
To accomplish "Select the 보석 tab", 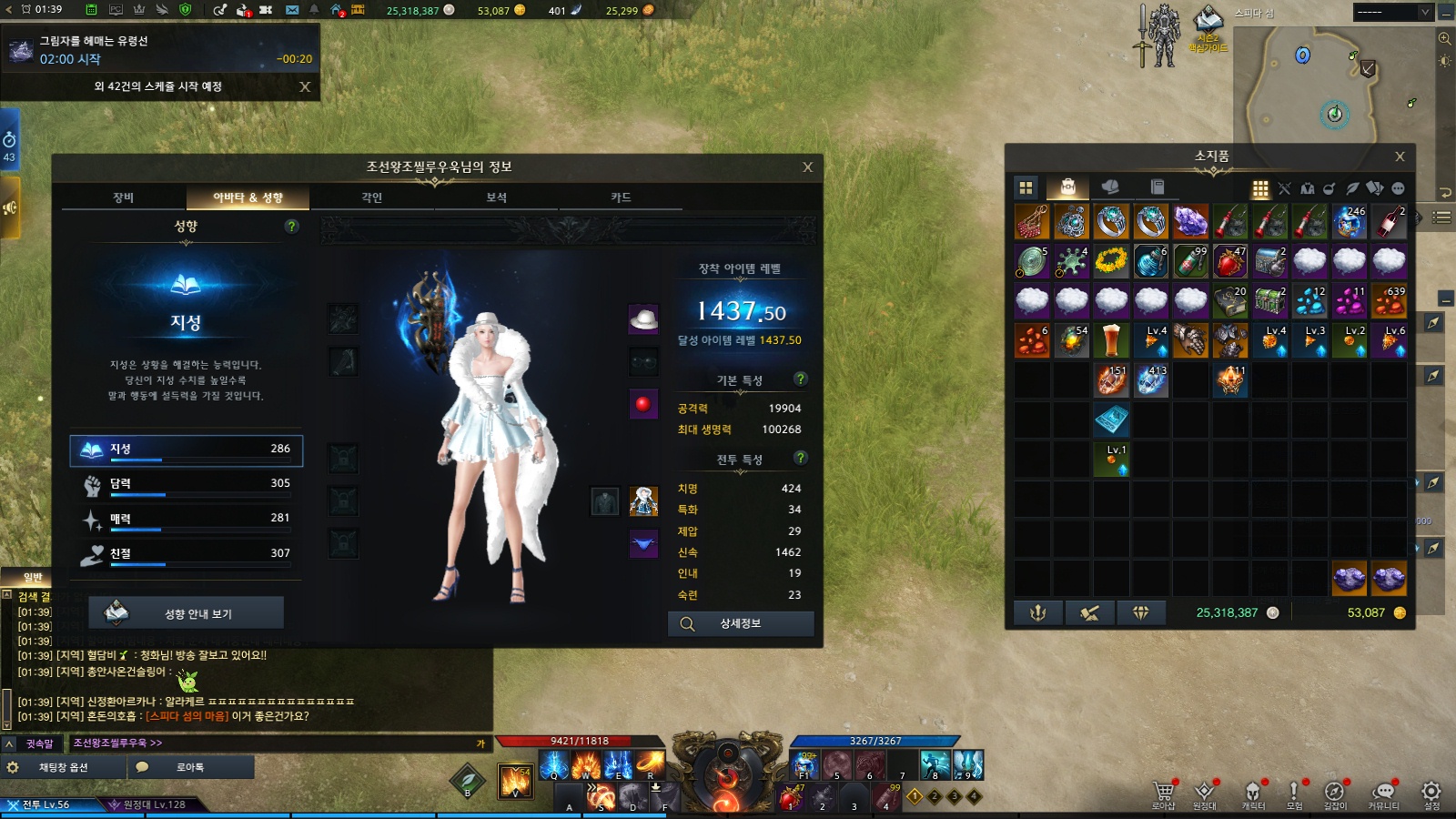I will pyautogui.click(x=496, y=197).
